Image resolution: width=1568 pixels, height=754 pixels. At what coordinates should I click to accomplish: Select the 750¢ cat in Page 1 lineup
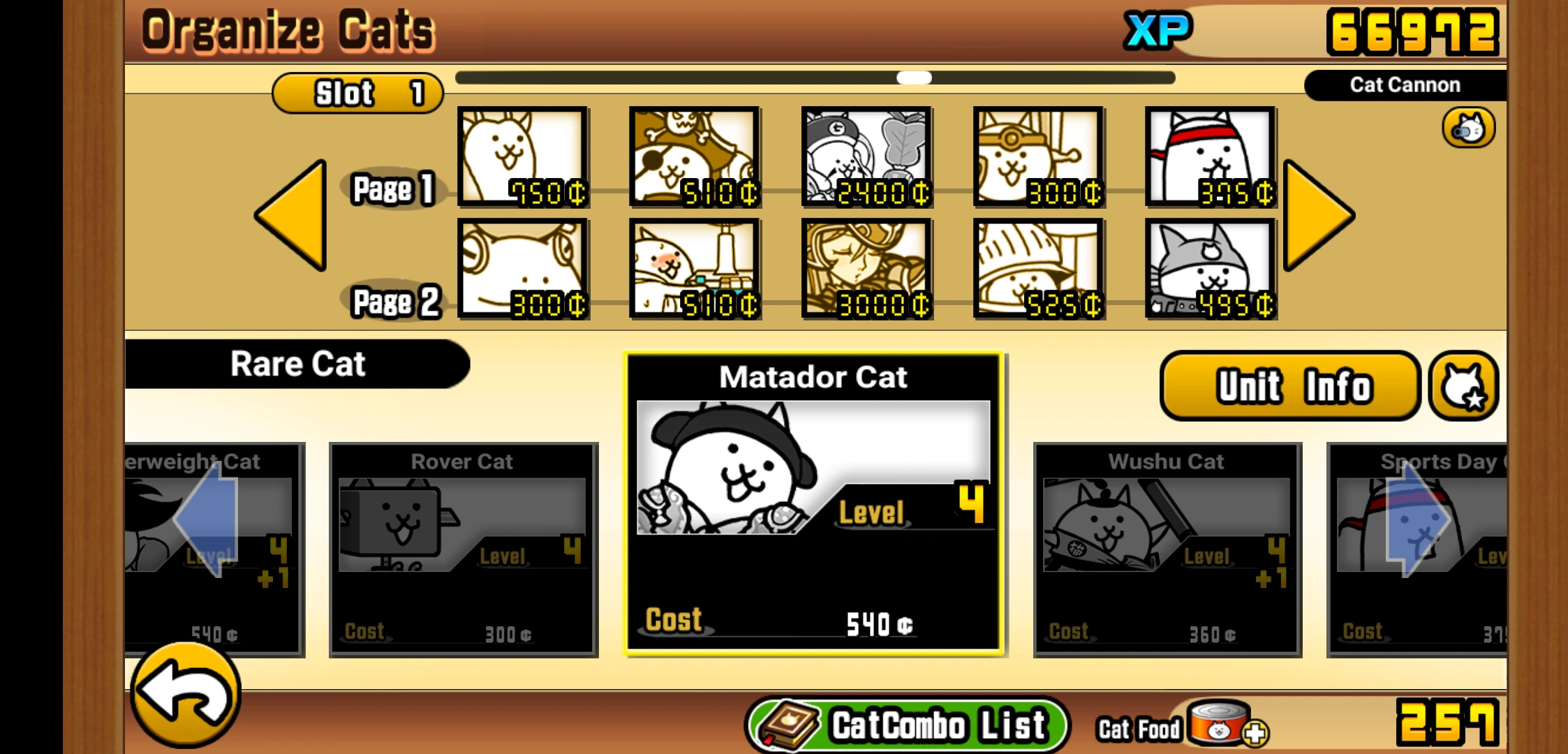coord(520,158)
